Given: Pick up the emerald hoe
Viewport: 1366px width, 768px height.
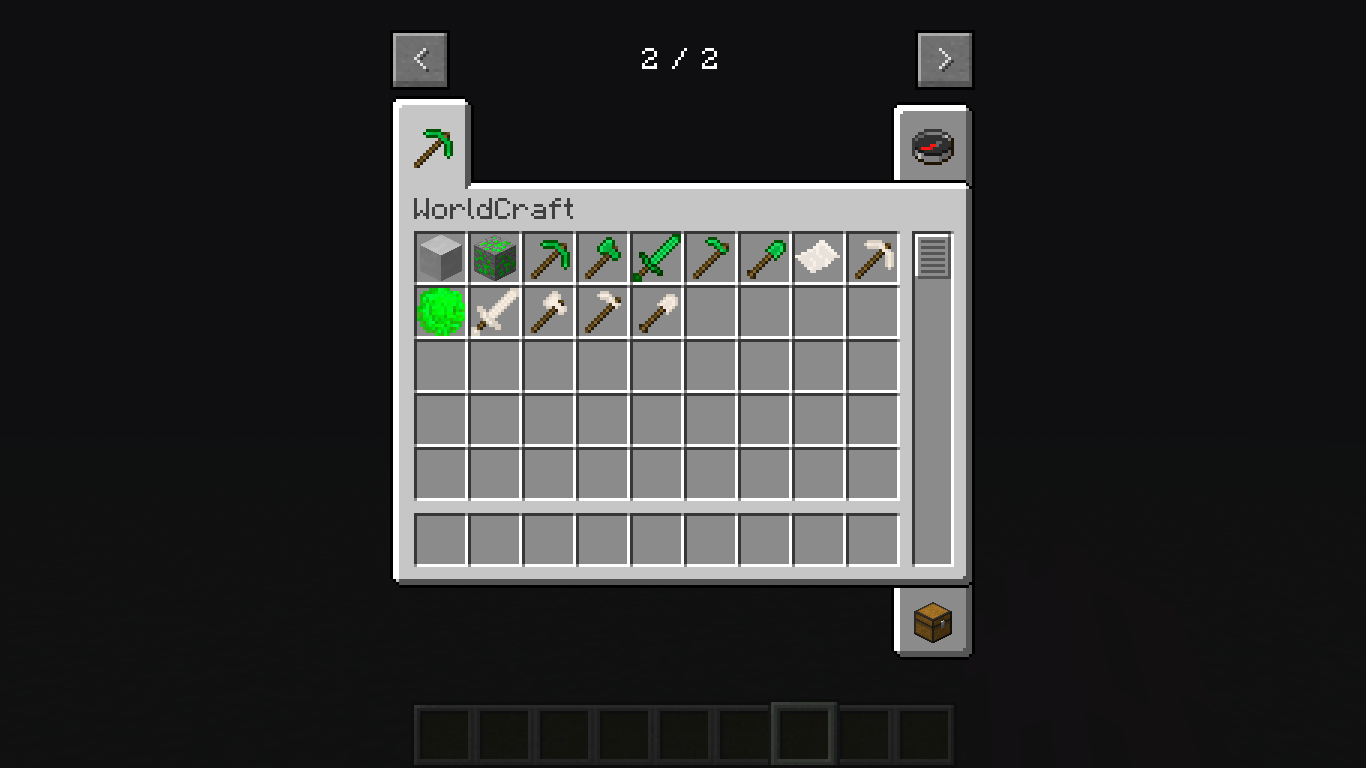Looking at the screenshot, I should click(710, 257).
